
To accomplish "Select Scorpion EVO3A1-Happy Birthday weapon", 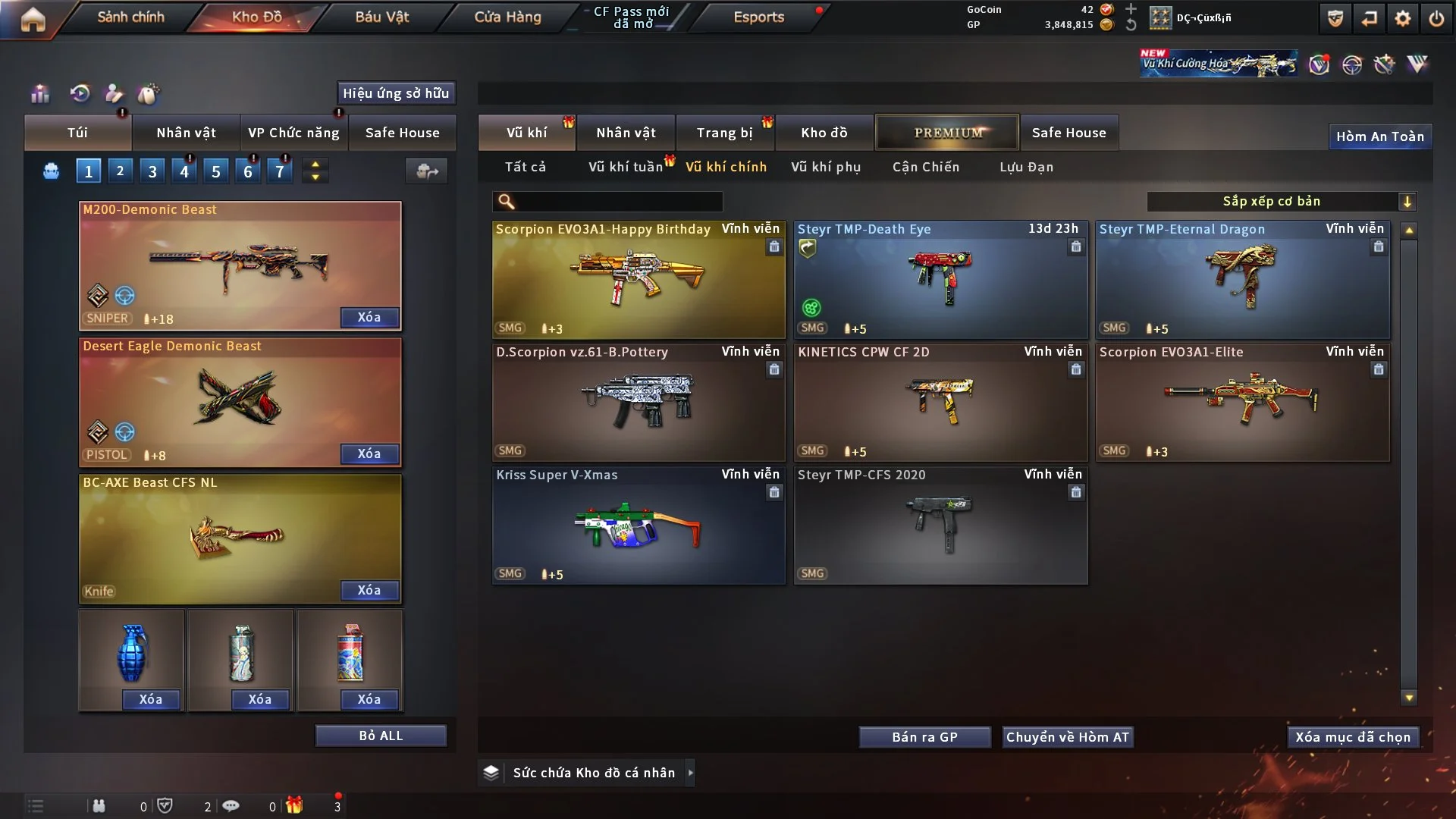I will pyautogui.click(x=638, y=279).
